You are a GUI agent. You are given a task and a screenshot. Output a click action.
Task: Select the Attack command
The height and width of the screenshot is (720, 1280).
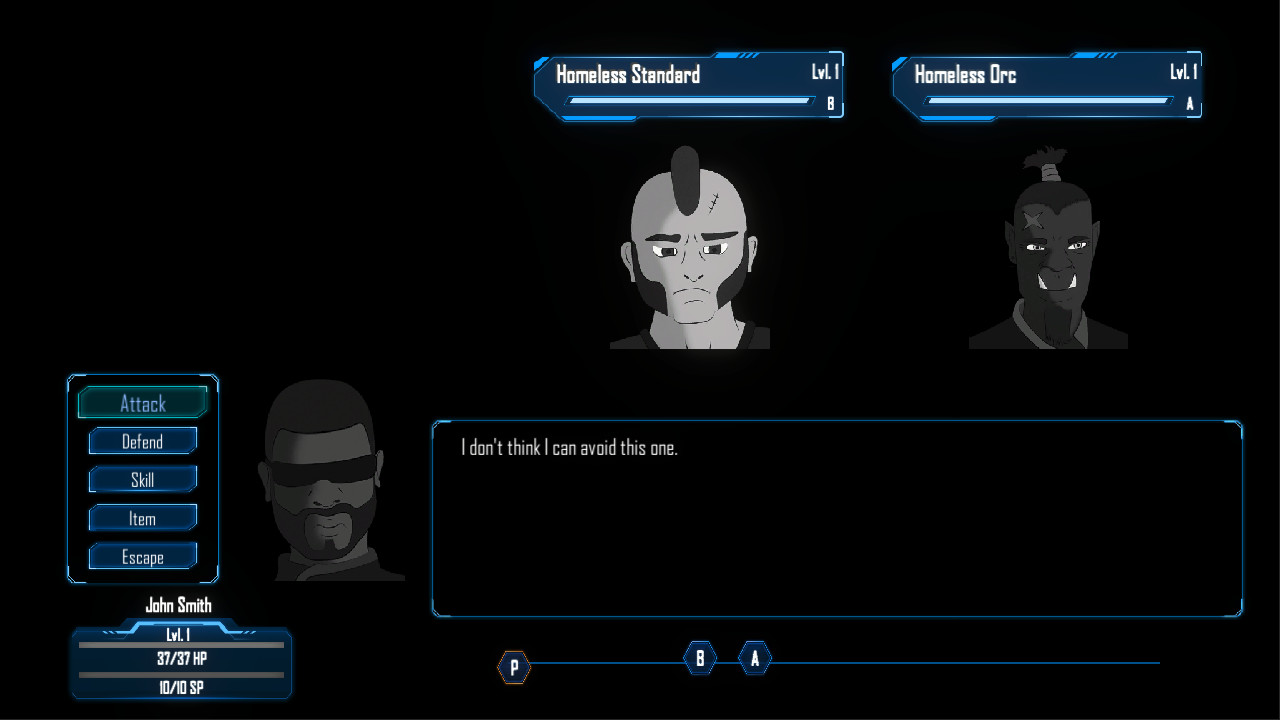pyautogui.click(x=141, y=403)
